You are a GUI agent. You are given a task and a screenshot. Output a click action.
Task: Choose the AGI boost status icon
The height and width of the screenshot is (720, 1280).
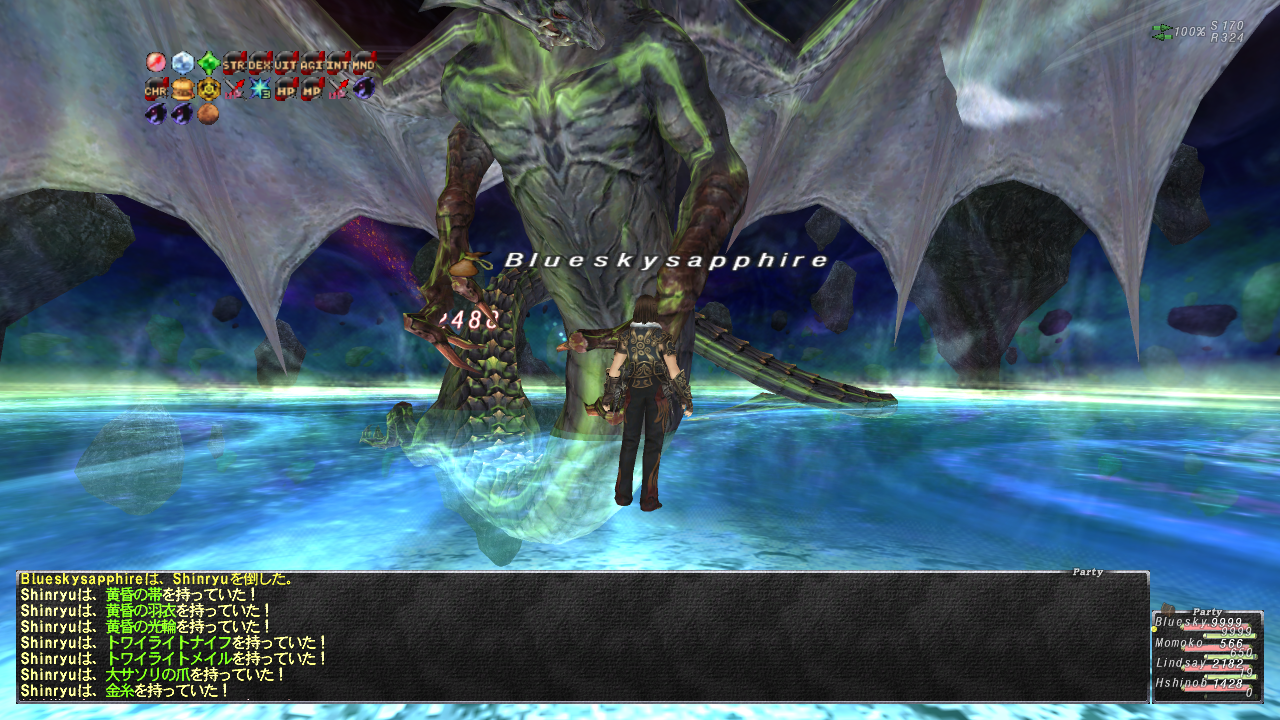(312, 64)
